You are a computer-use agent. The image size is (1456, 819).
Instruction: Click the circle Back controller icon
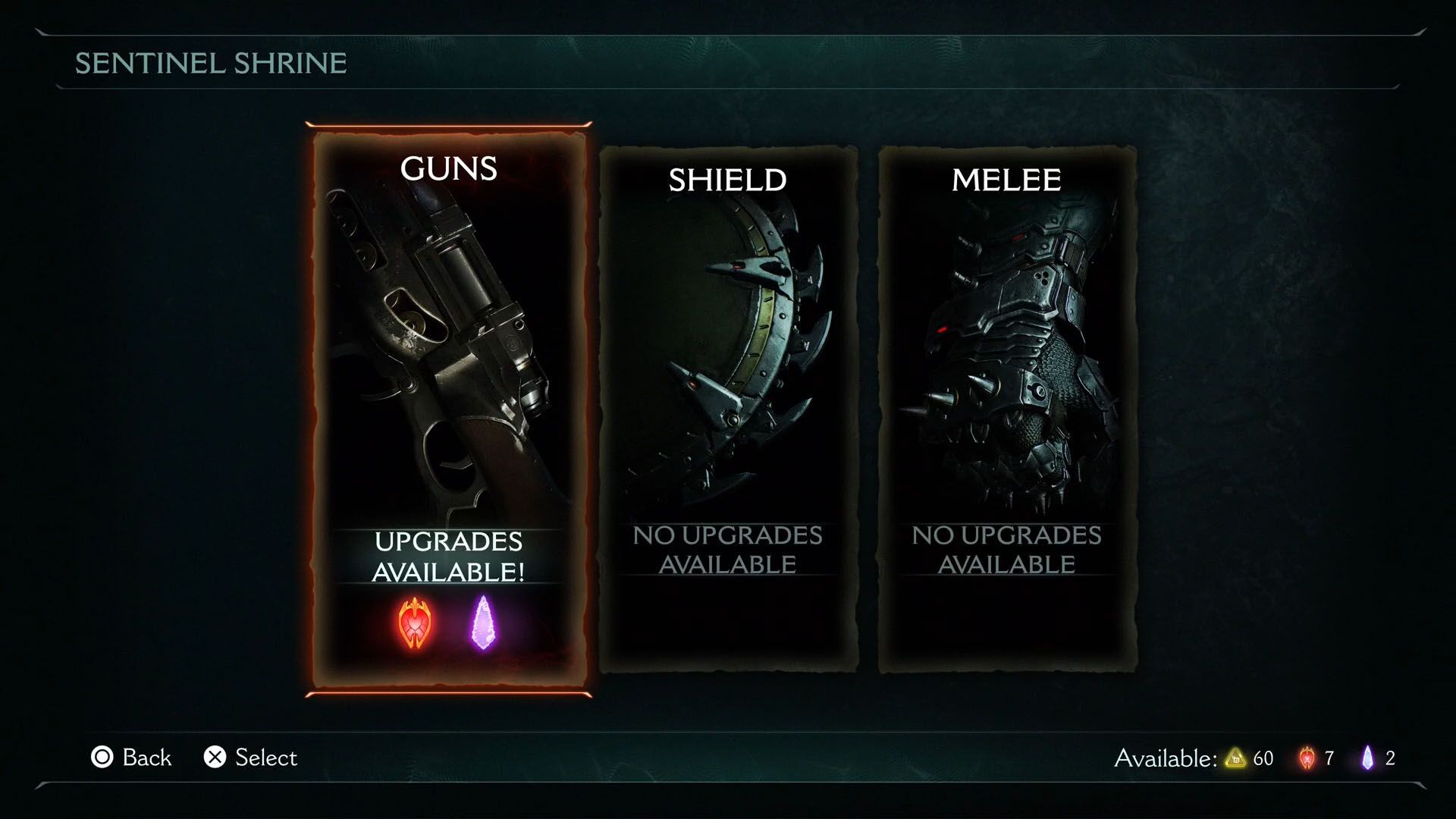click(x=102, y=757)
